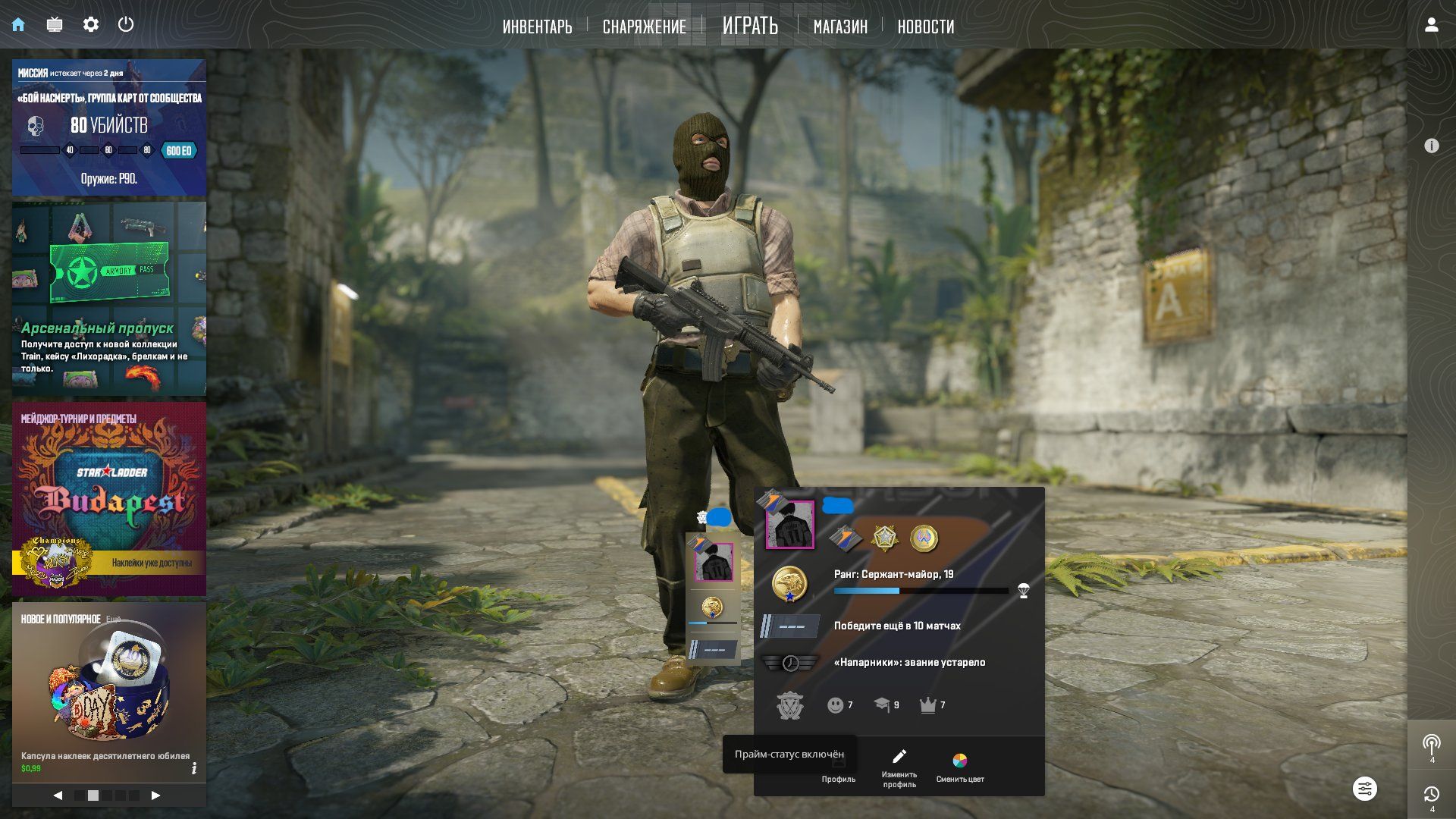Open the gear settings icon
The height and width of the screenshot is (819, 1456).
[91, 24]
